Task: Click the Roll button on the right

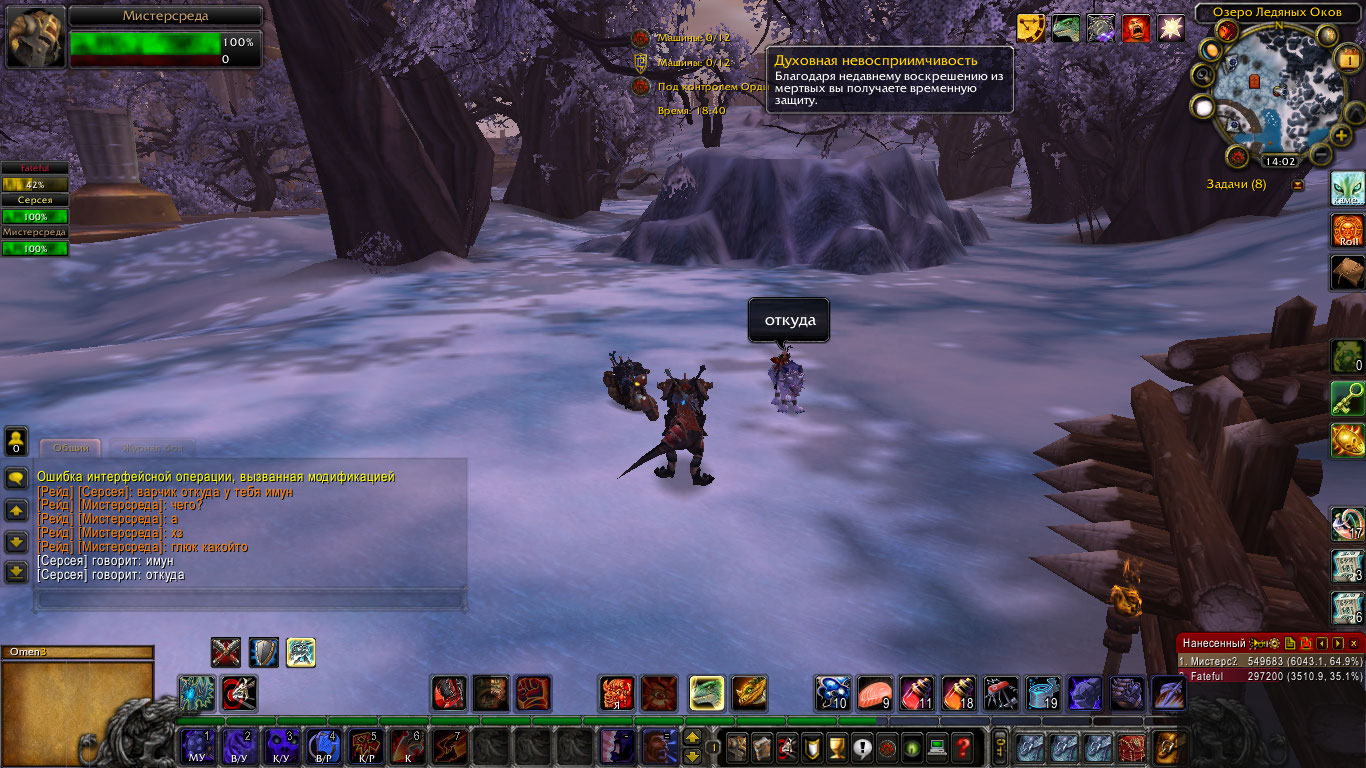Action: [x=1348, y=231]
